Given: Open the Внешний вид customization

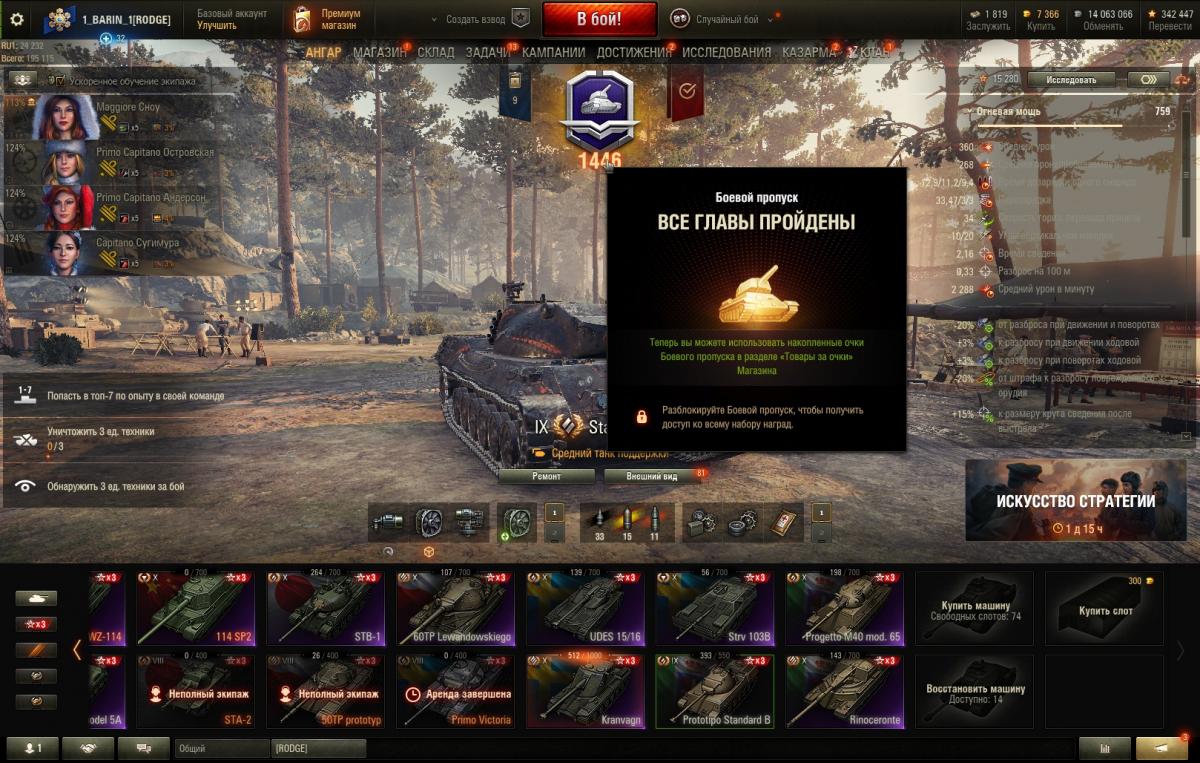Looking at the screenshot, I should 652,477.
